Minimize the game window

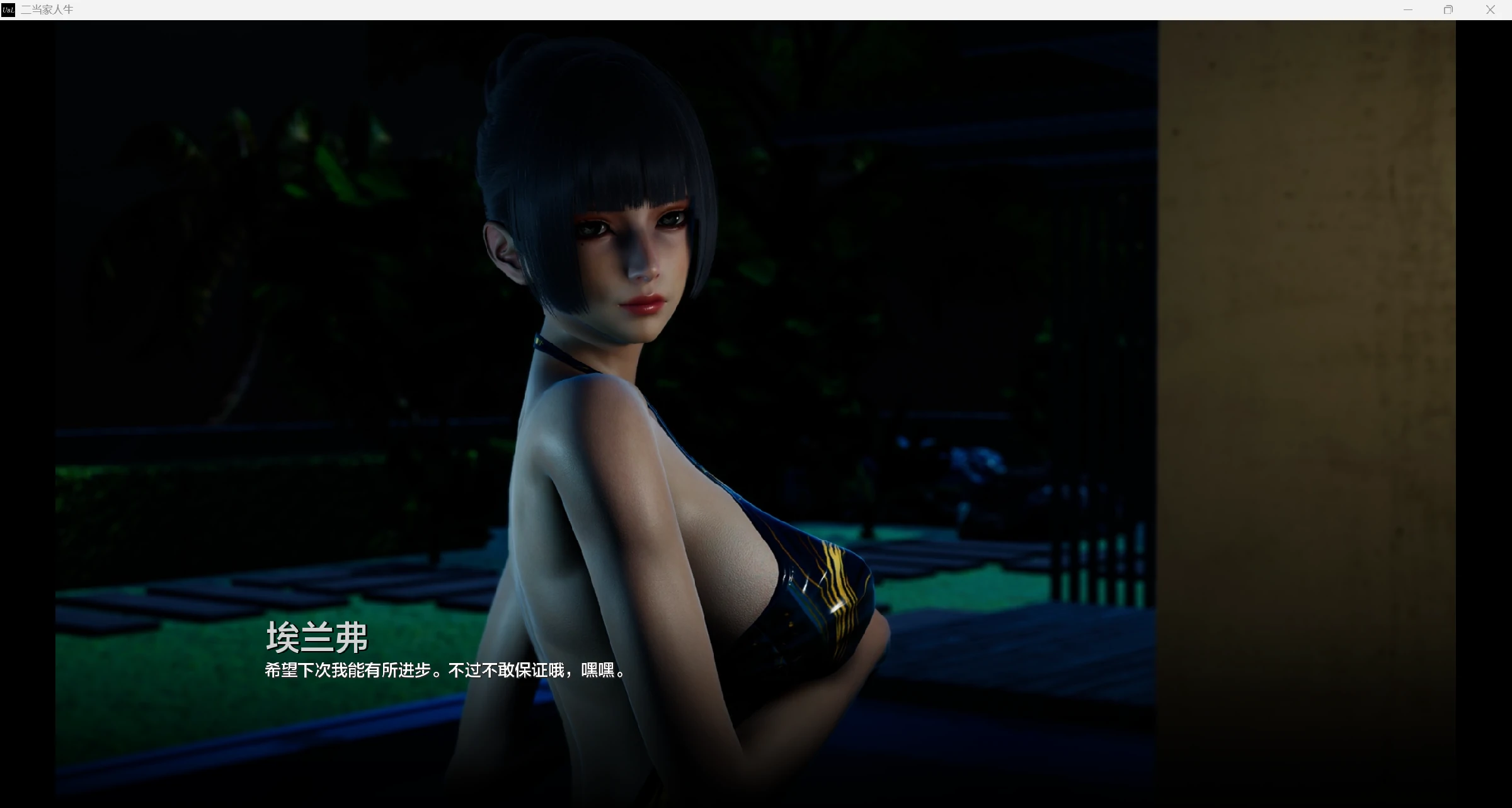[x=1408, y=9]
